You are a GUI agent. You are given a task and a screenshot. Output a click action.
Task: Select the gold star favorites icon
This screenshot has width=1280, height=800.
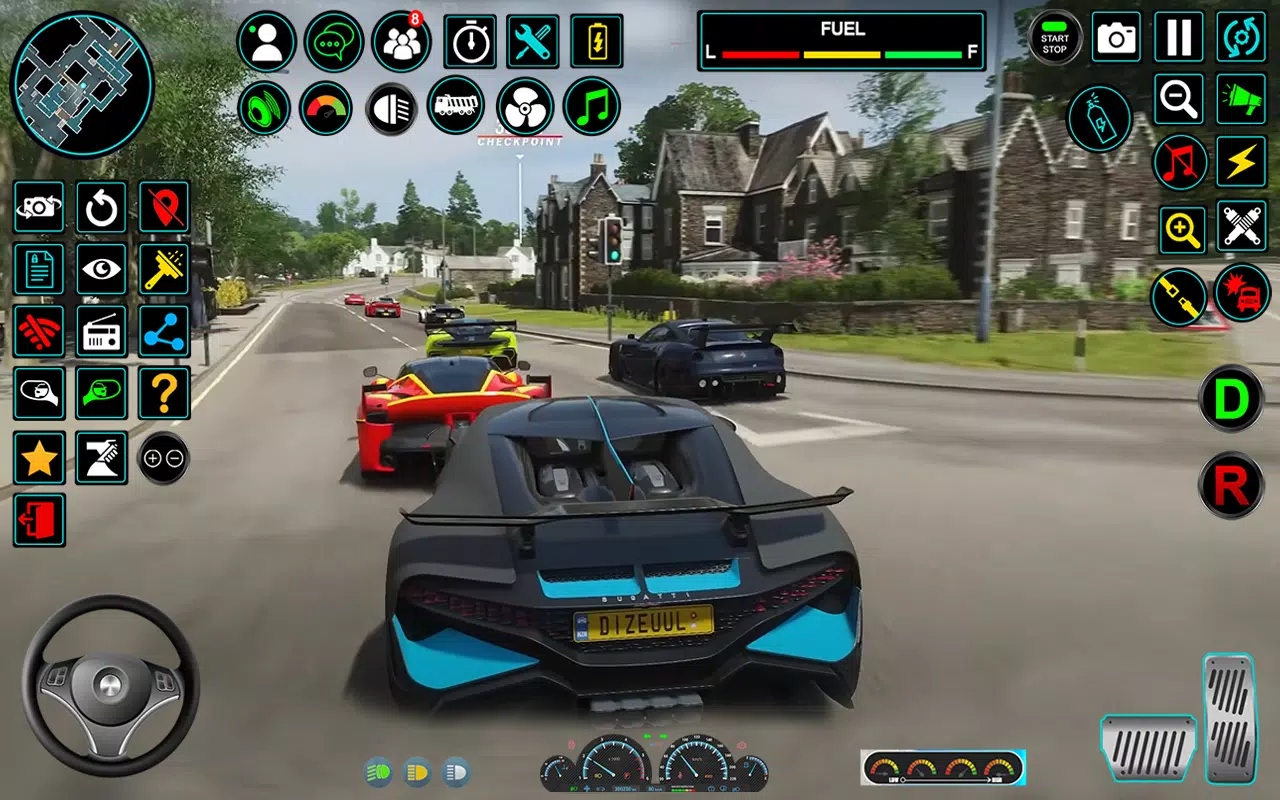click(x=39, y=459)
